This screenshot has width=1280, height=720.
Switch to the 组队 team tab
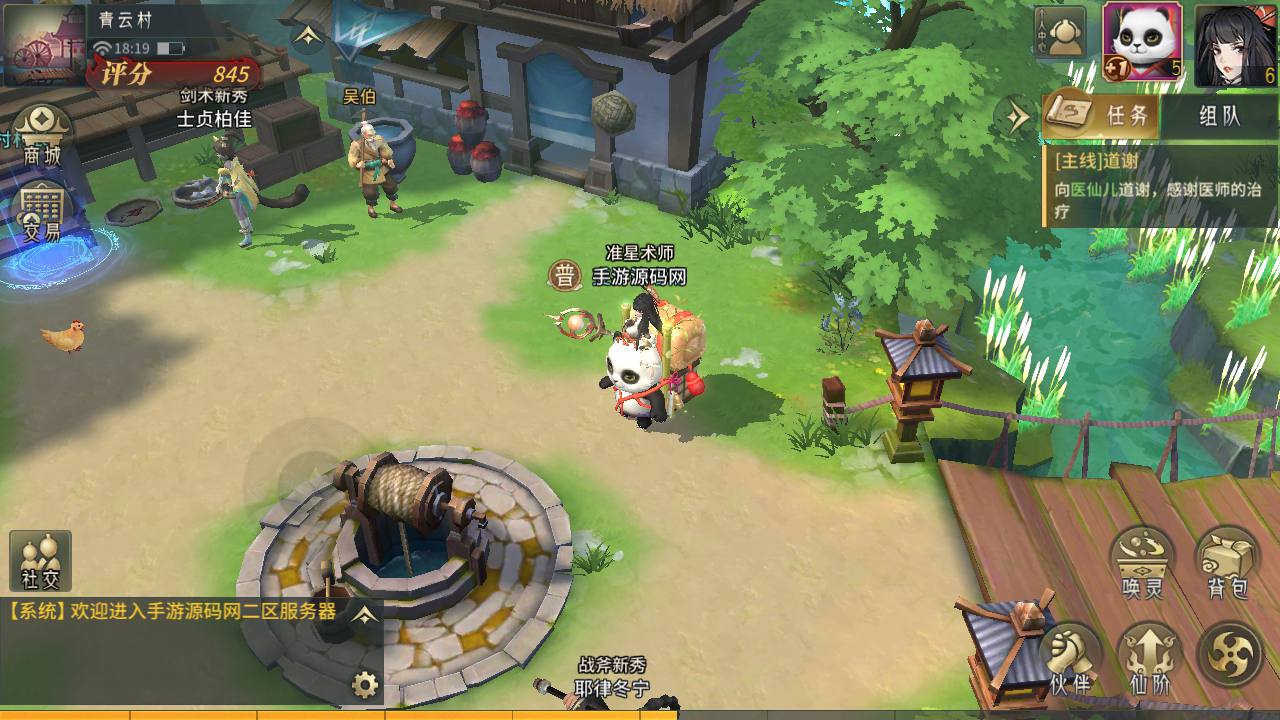click(x=1219, y=115)
